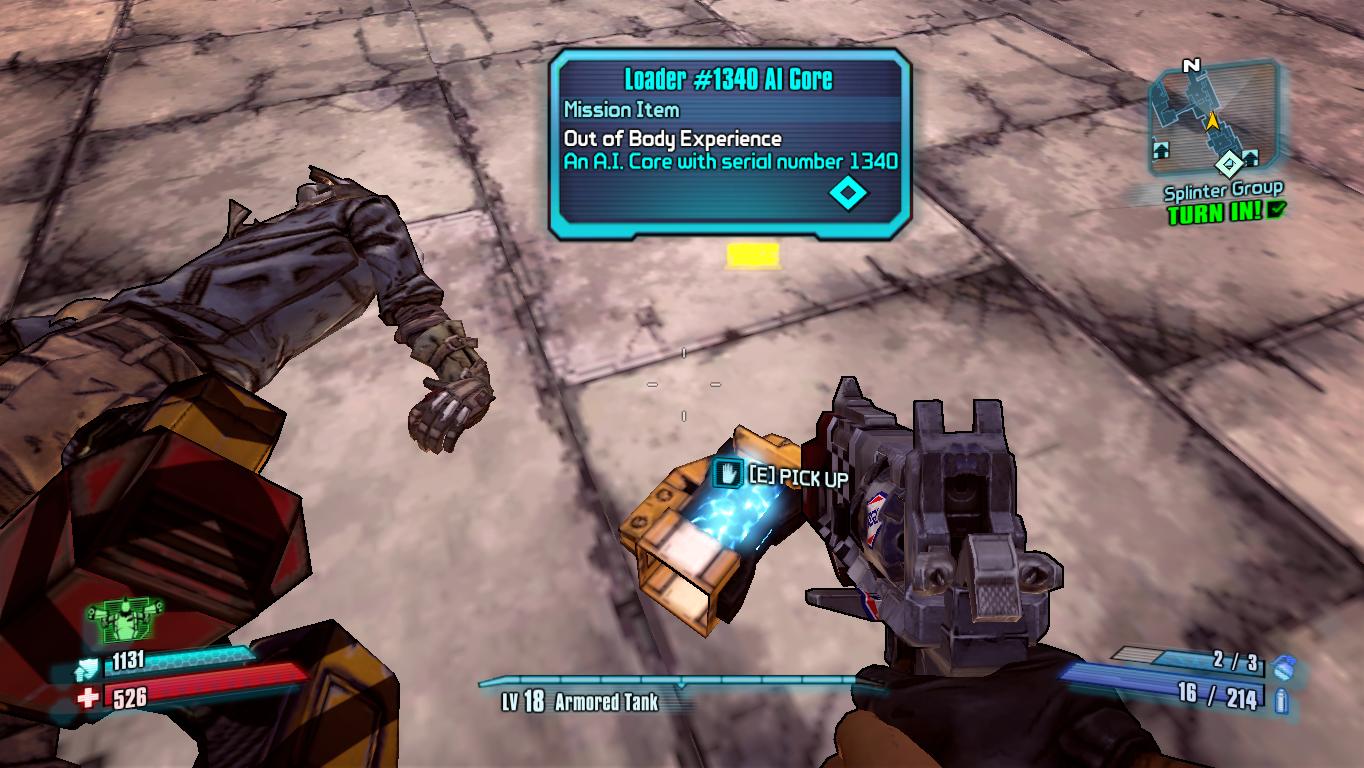This screenshot has height=768, width=1364.
Task: Open the Out of Body Experience mission entry
Action: point(676,138)
